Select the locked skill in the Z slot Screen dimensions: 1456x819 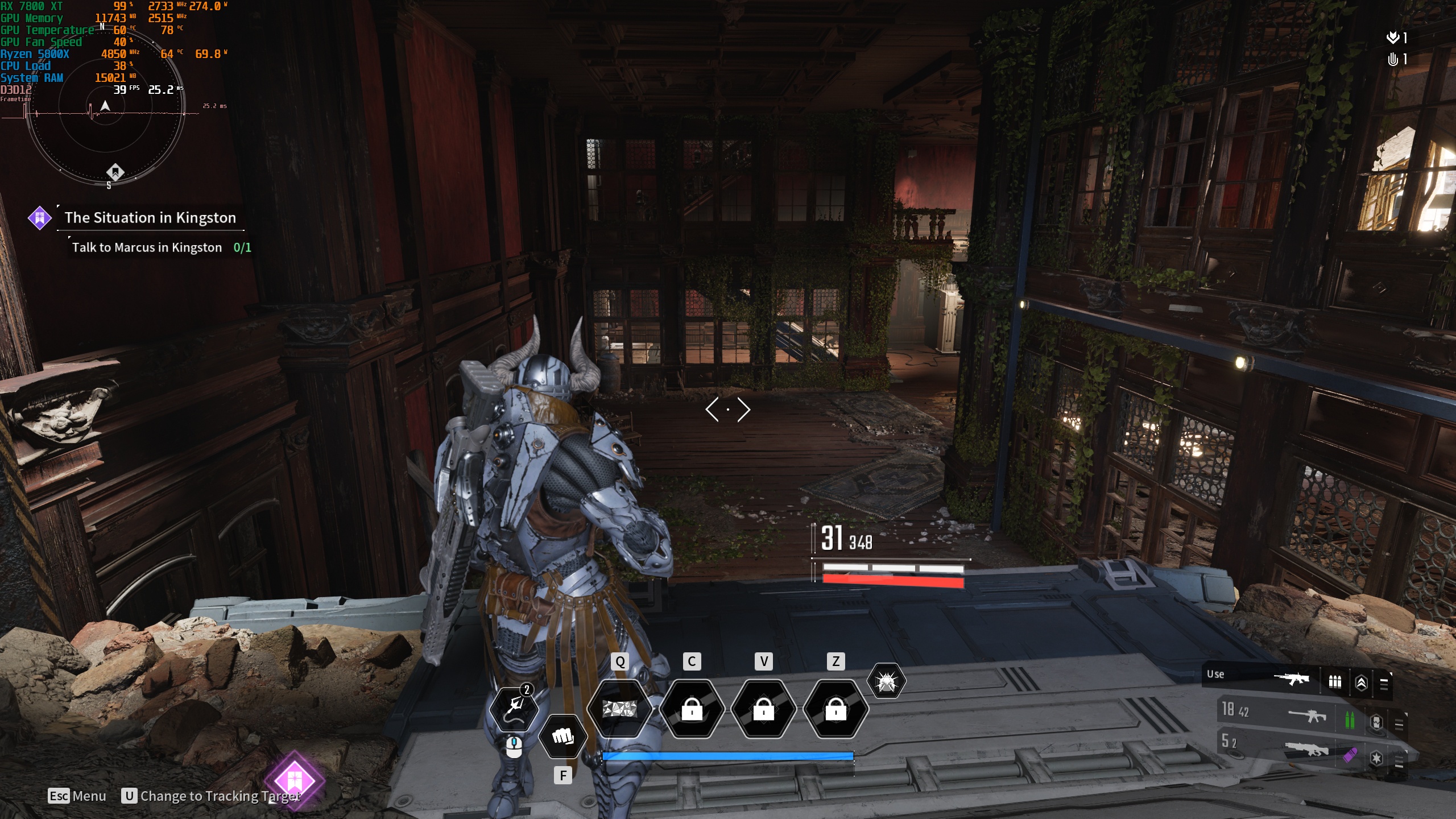tap(835, 709)
